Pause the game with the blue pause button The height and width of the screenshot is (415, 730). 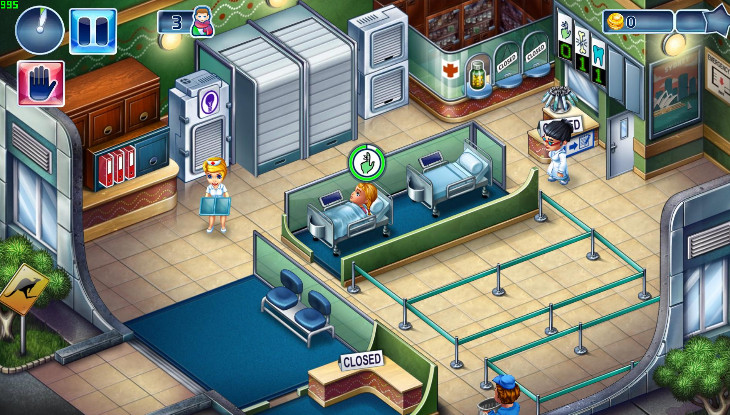(92, 30)
